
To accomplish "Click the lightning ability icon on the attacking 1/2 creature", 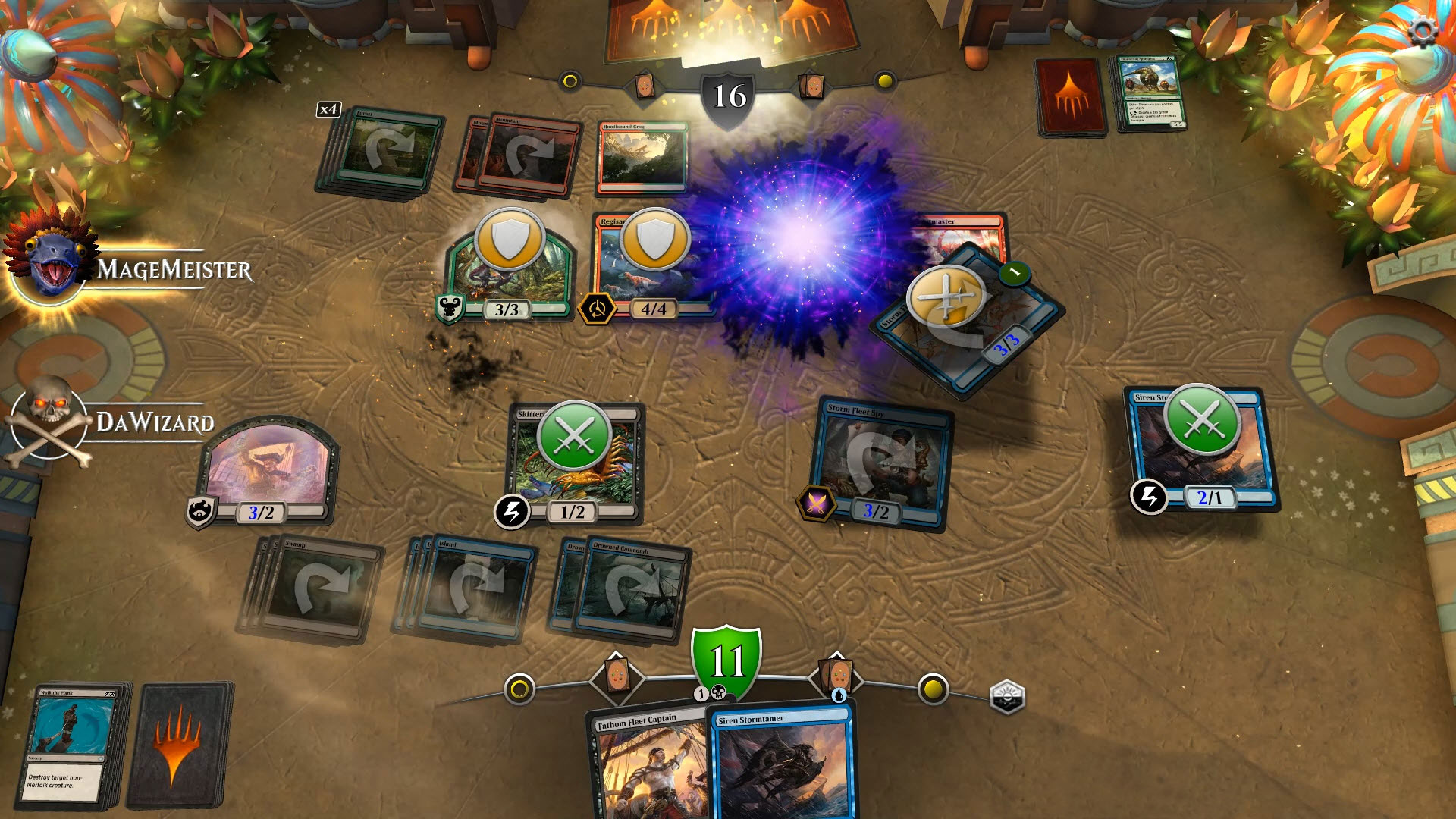I will pyautogui.click(x=513, y=513).
